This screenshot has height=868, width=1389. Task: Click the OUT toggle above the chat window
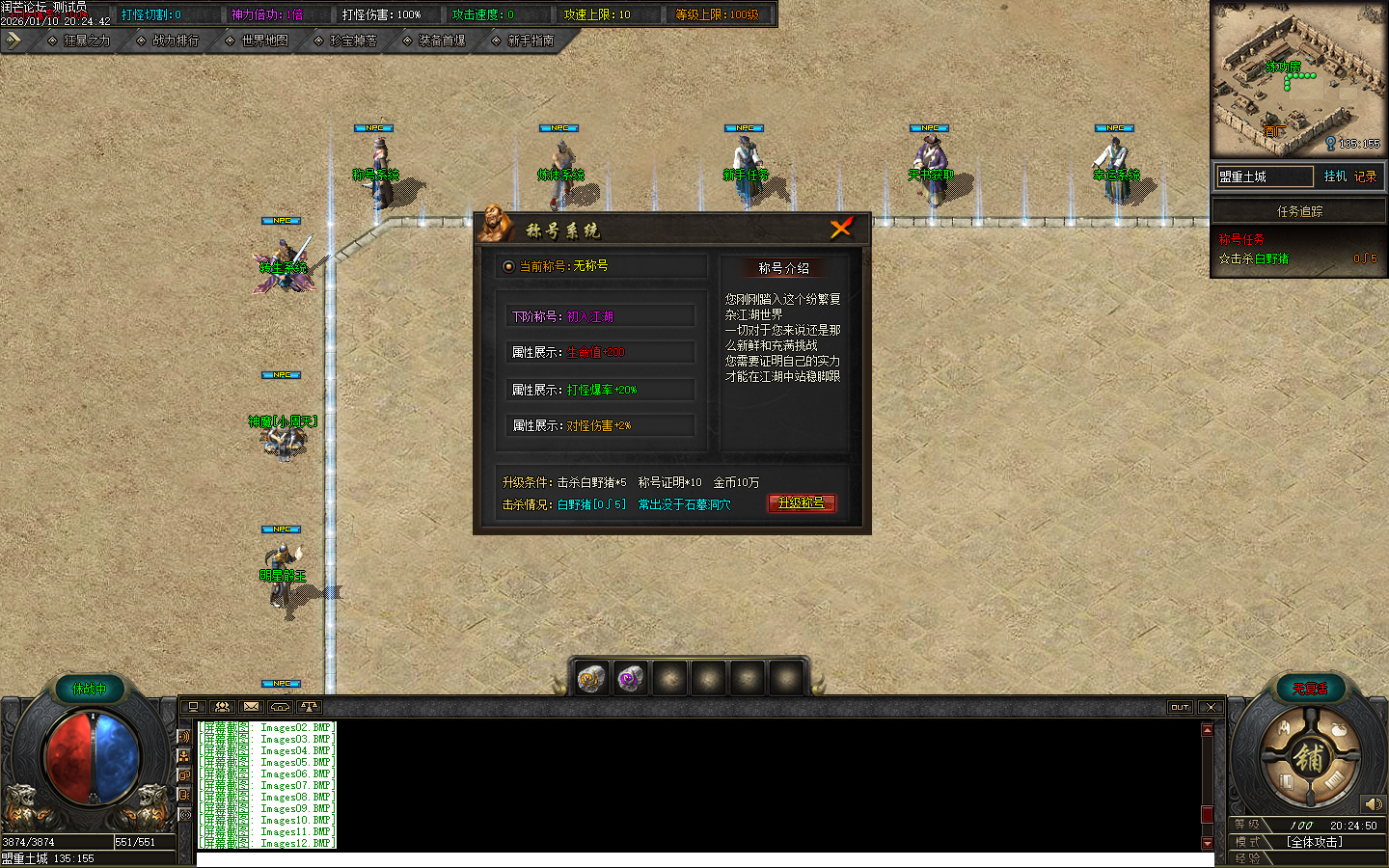(1180, 706)
